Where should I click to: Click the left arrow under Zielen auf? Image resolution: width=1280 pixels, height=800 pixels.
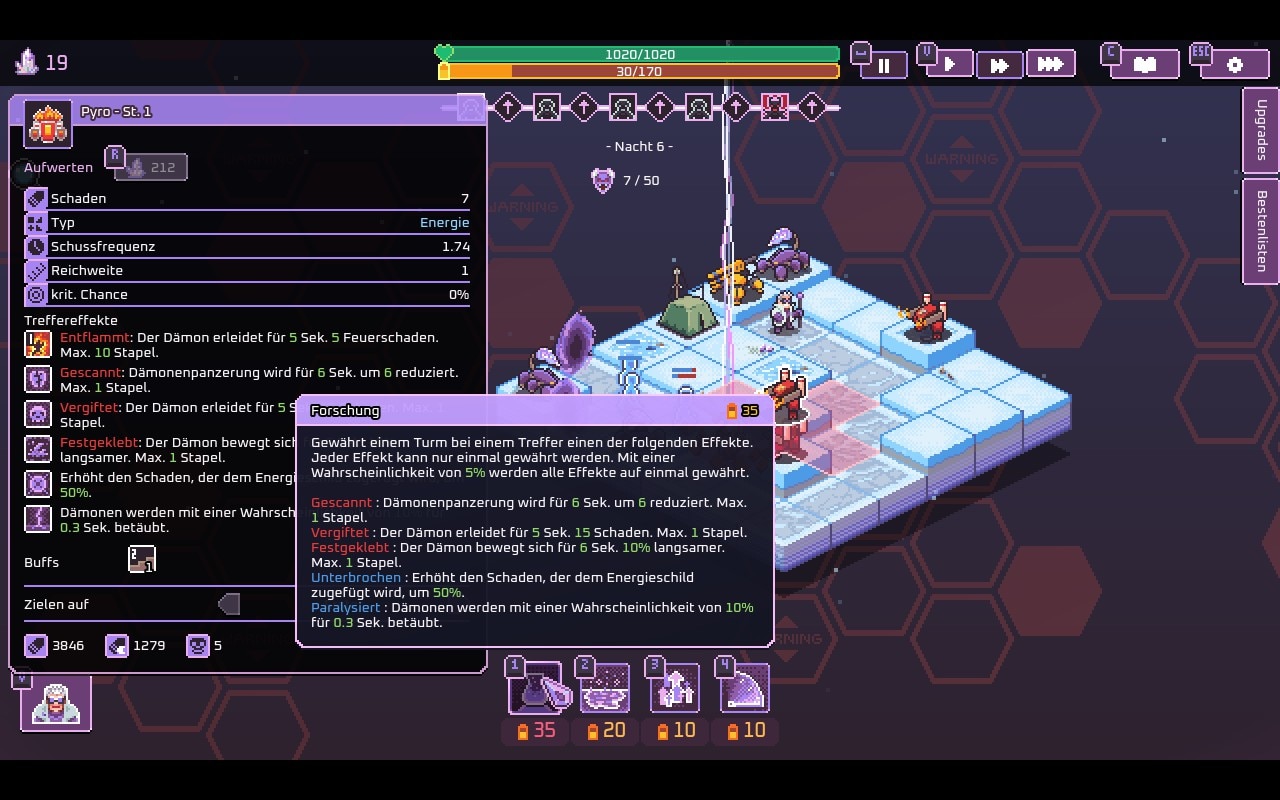[x=229, y=604]
